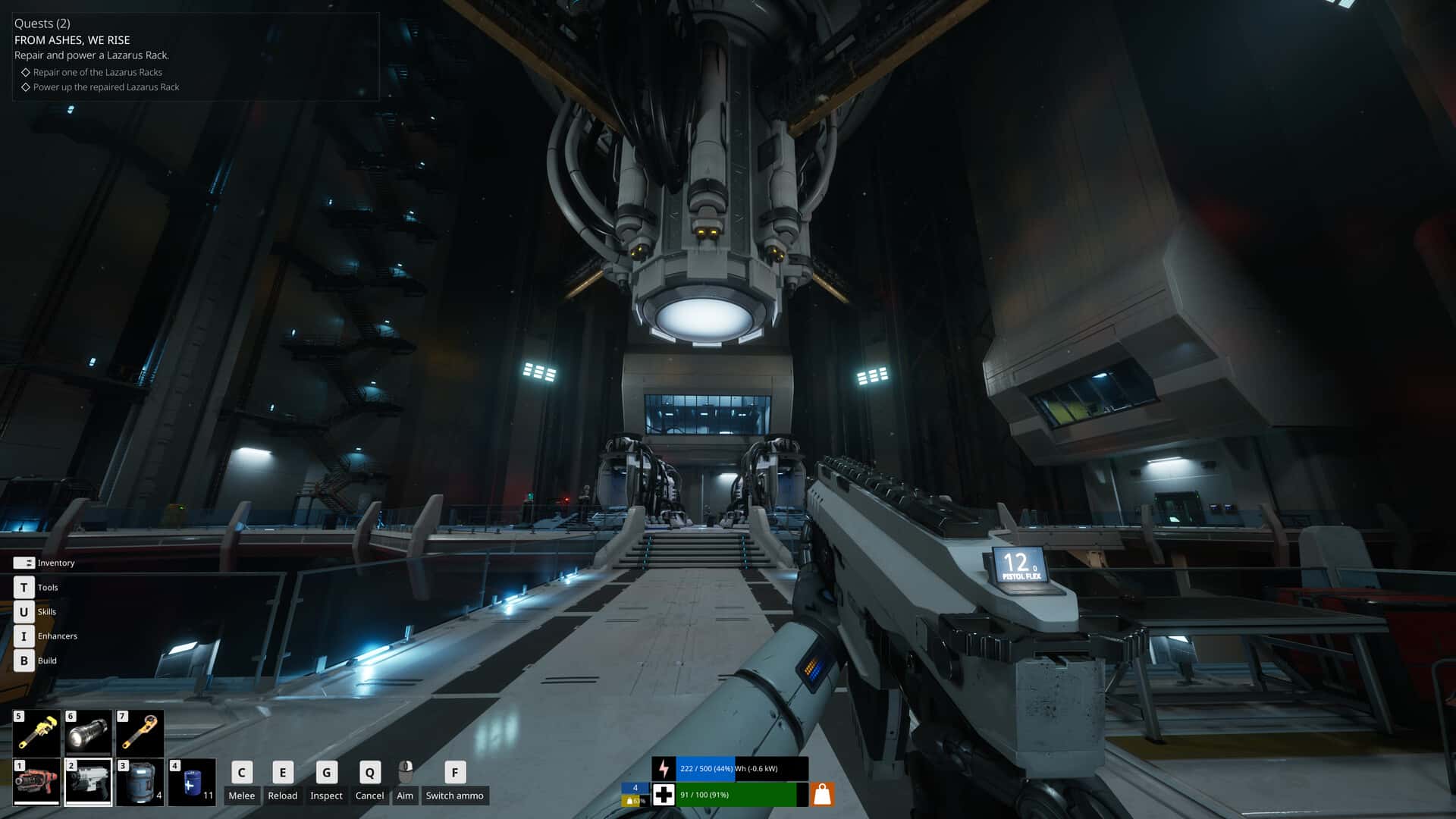Select the flashlight hotbar slot
This screenshot has height=819, width=1456.
pos(88,733)
